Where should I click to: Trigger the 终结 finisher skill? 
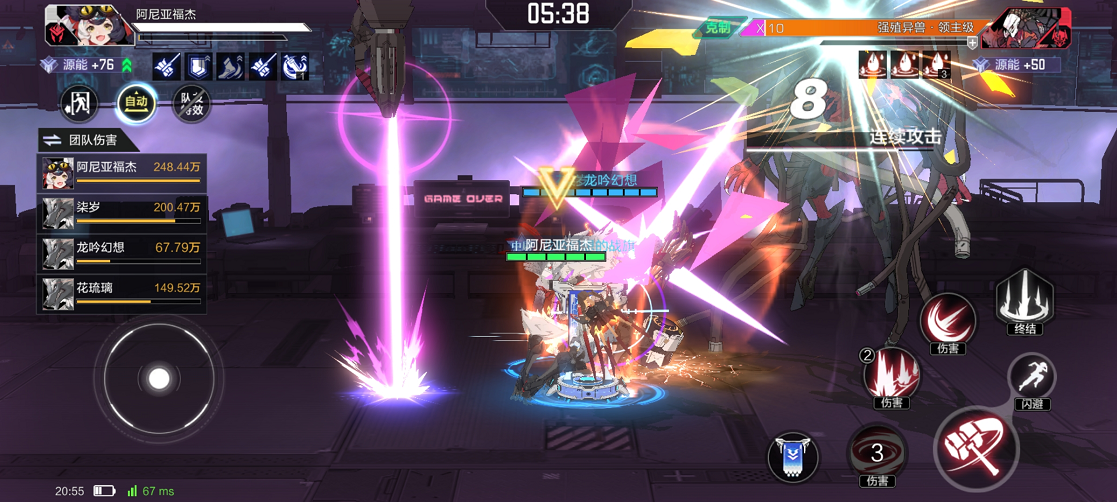coord(1024,299)
